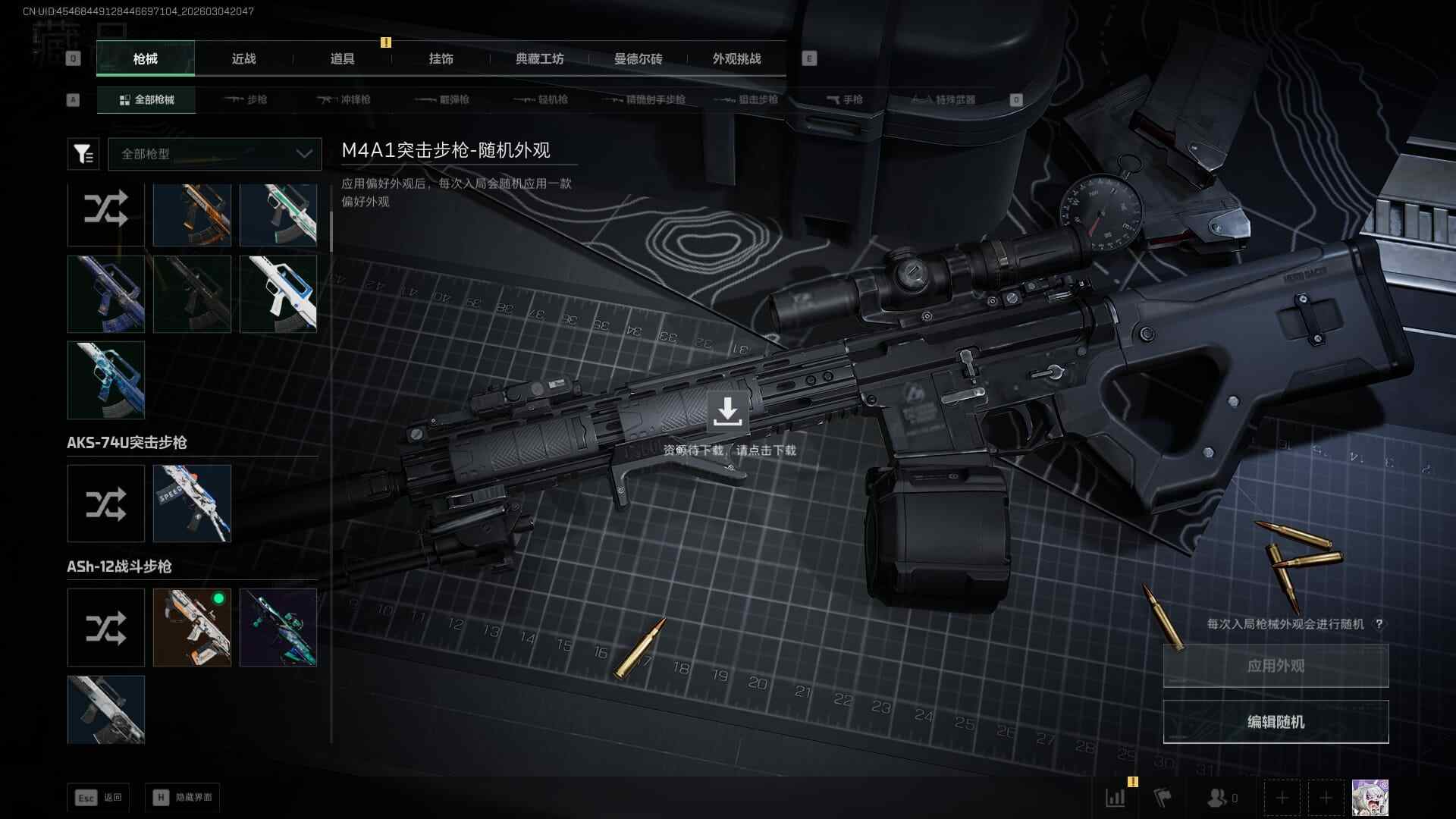The image size is (1456, 819).
Task: Expand the 全部枪型 dropdown
Action: [x=215, y=154]
